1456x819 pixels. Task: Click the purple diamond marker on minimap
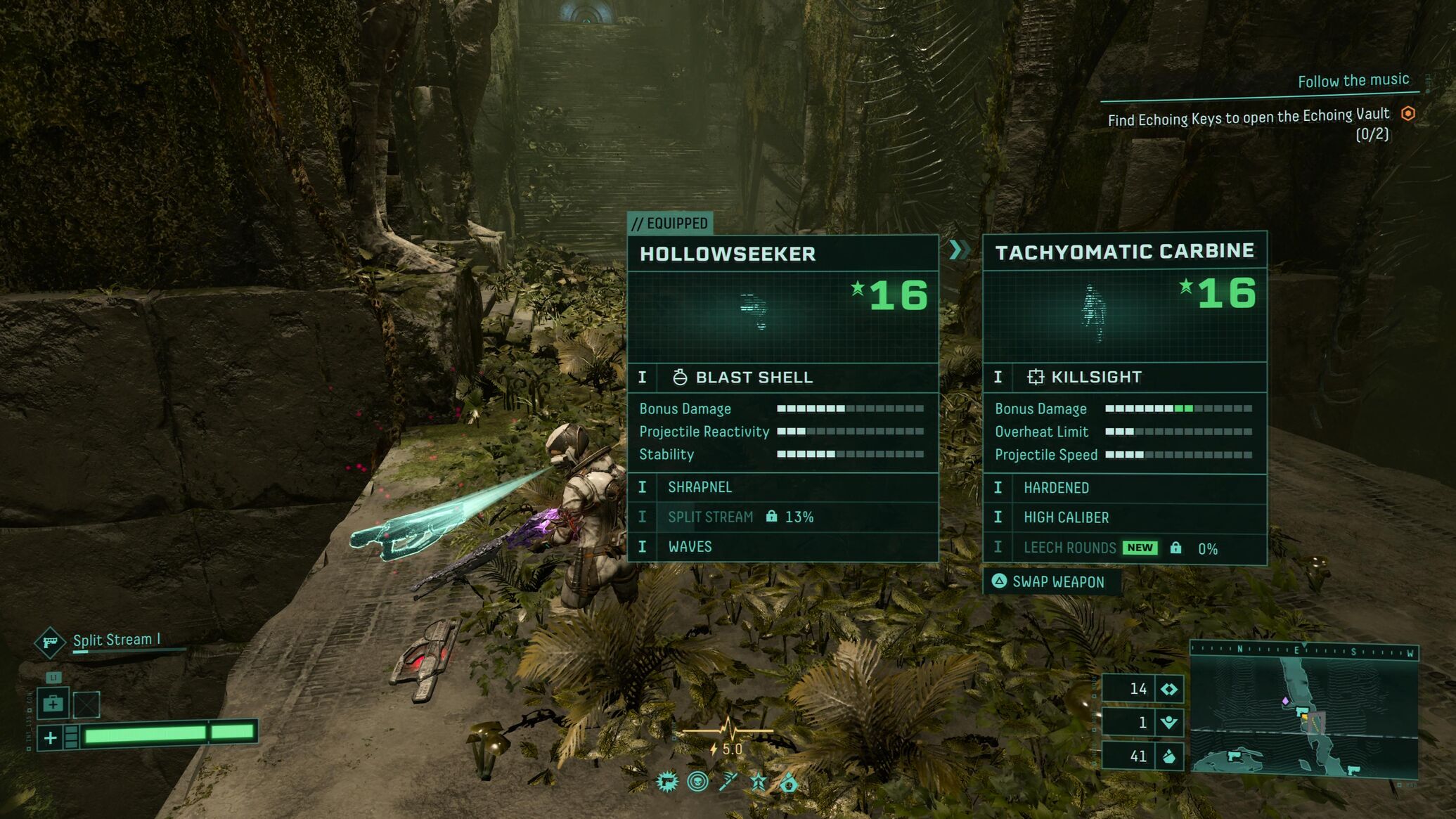tap(1285, 701)
